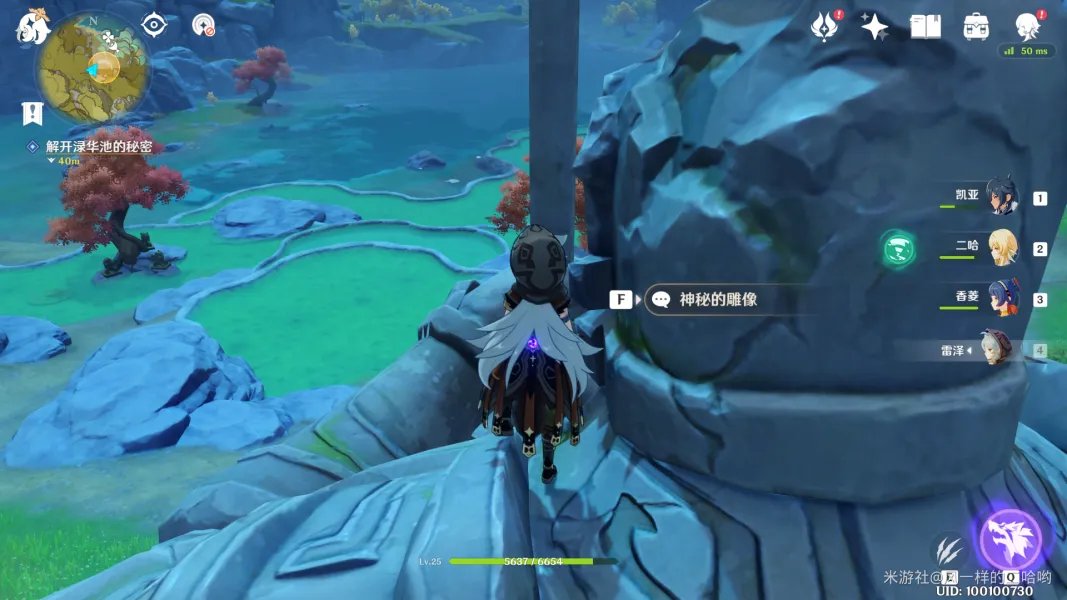Image resolution: width=1067 pixels, height=600 pixels.
Task: Click the green swirl icon beside party list
Action: coord(898,248)
